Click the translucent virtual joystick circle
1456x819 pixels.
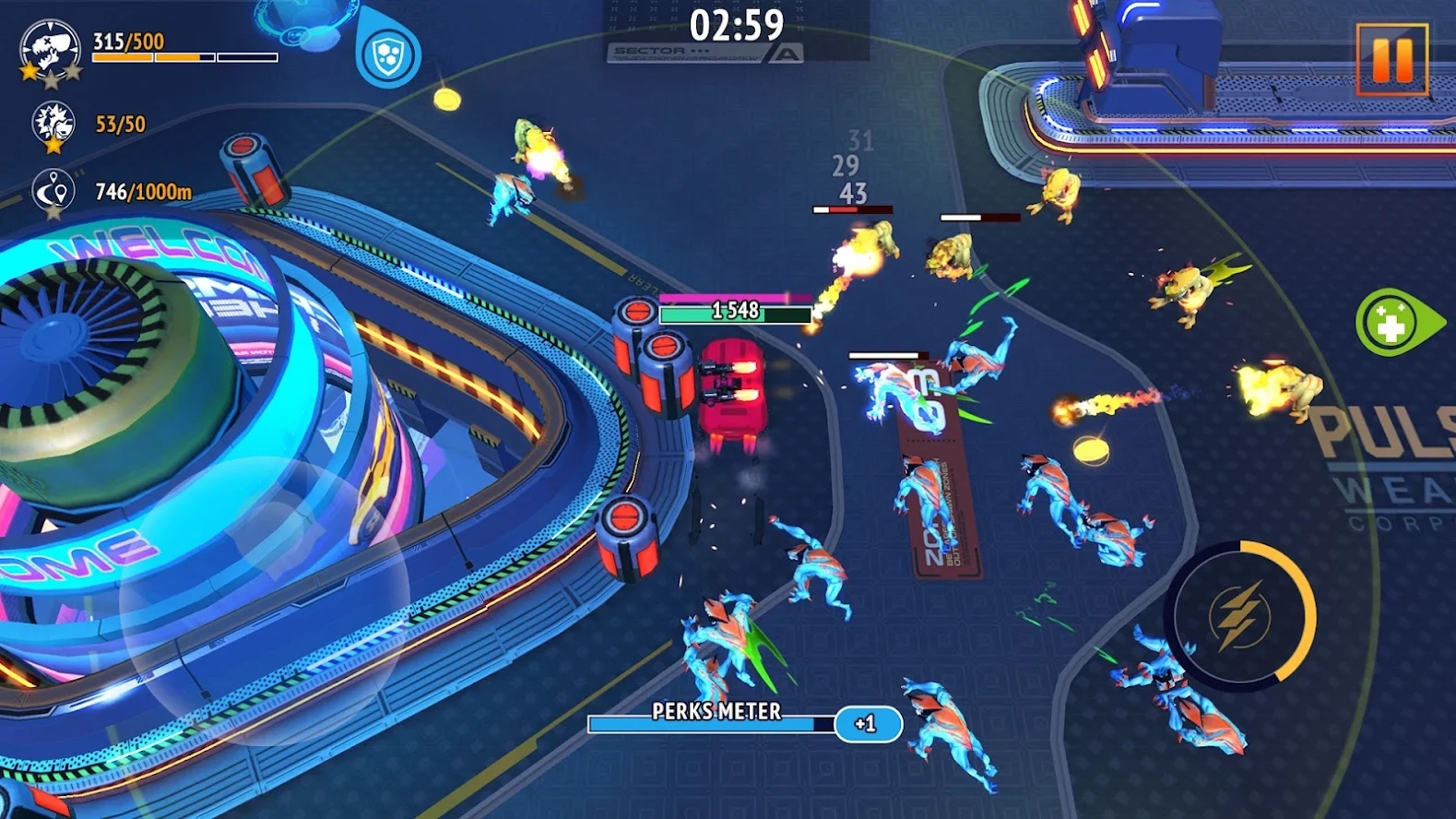click(265, 599)
